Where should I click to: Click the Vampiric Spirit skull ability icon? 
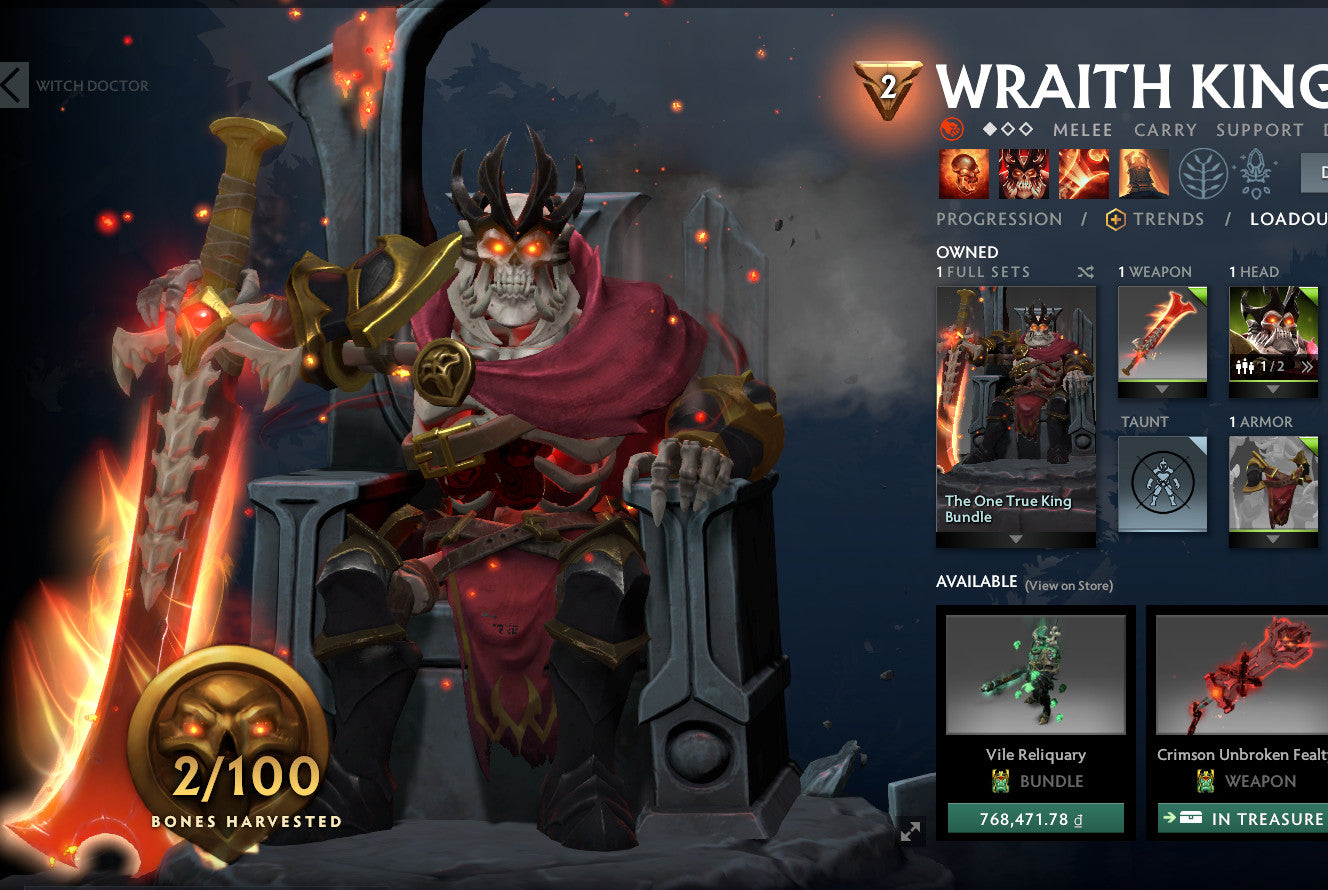1022,173
